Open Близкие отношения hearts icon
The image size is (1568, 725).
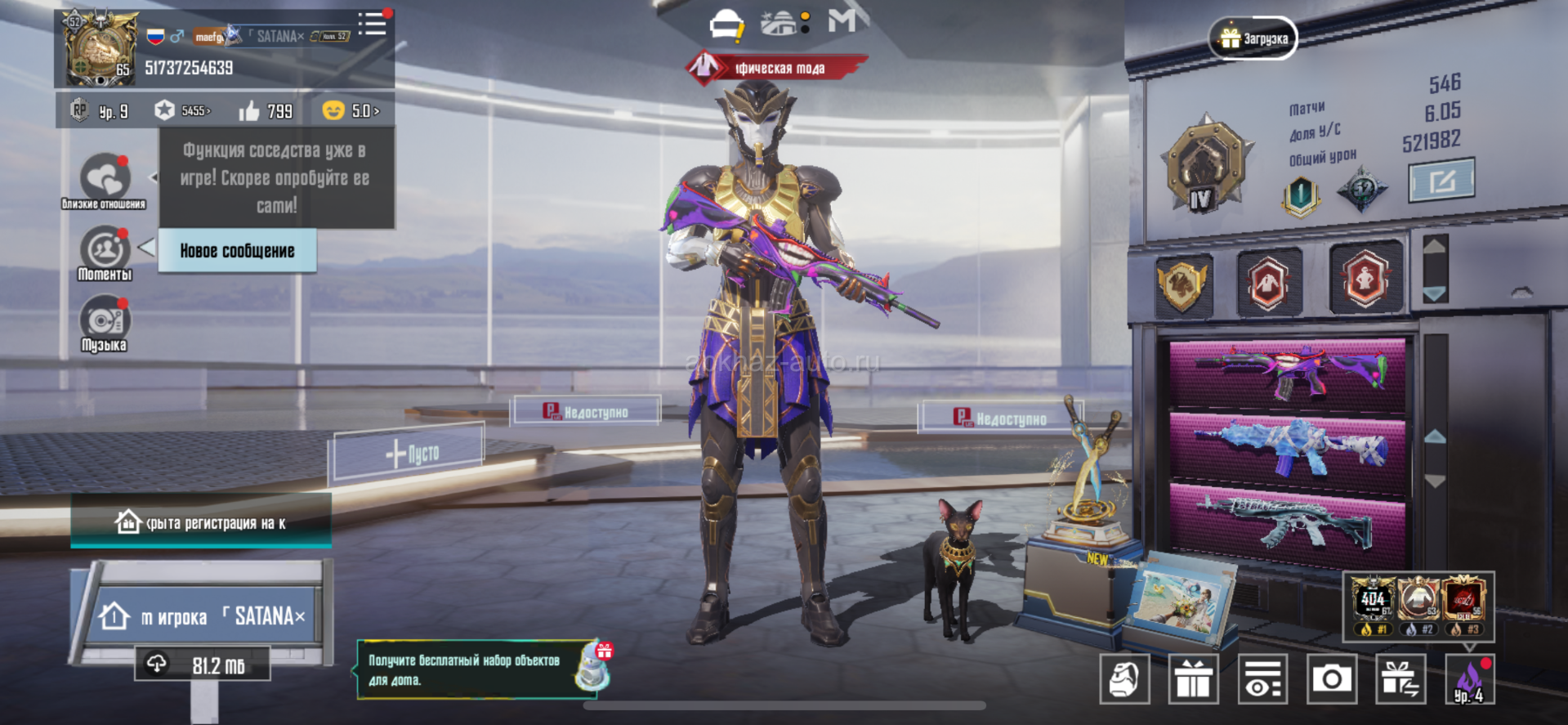pyautogui.click(x=105, y=177)
